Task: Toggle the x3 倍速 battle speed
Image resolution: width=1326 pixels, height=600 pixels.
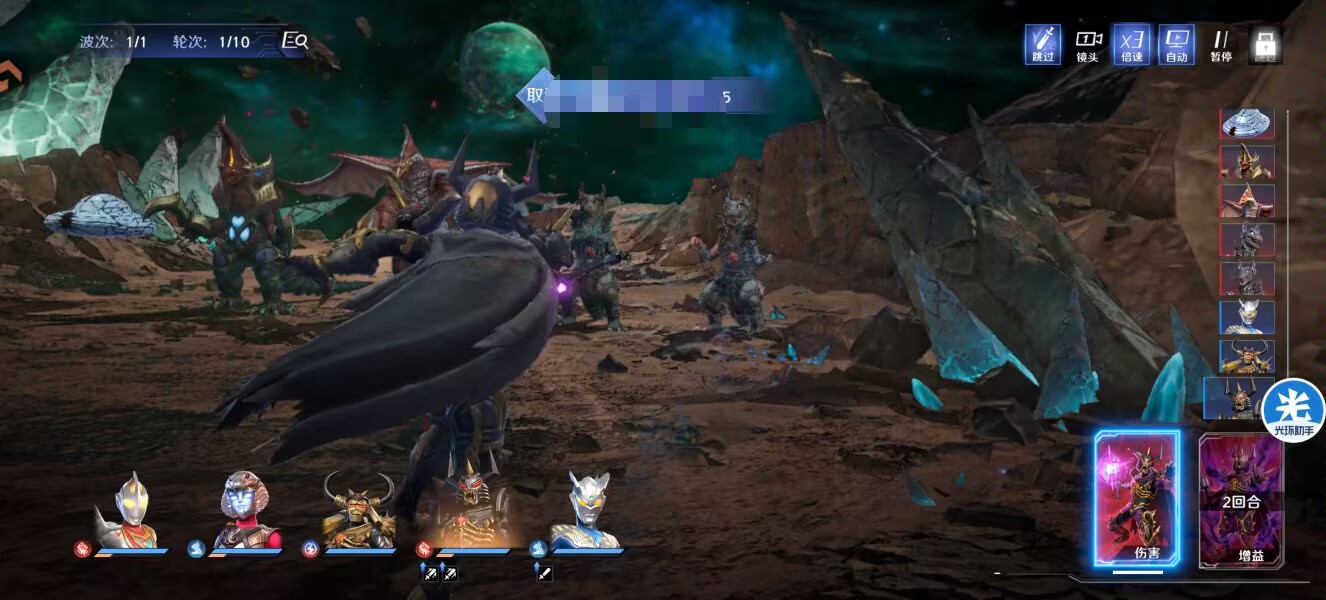Action: [x=1131, y=44]
